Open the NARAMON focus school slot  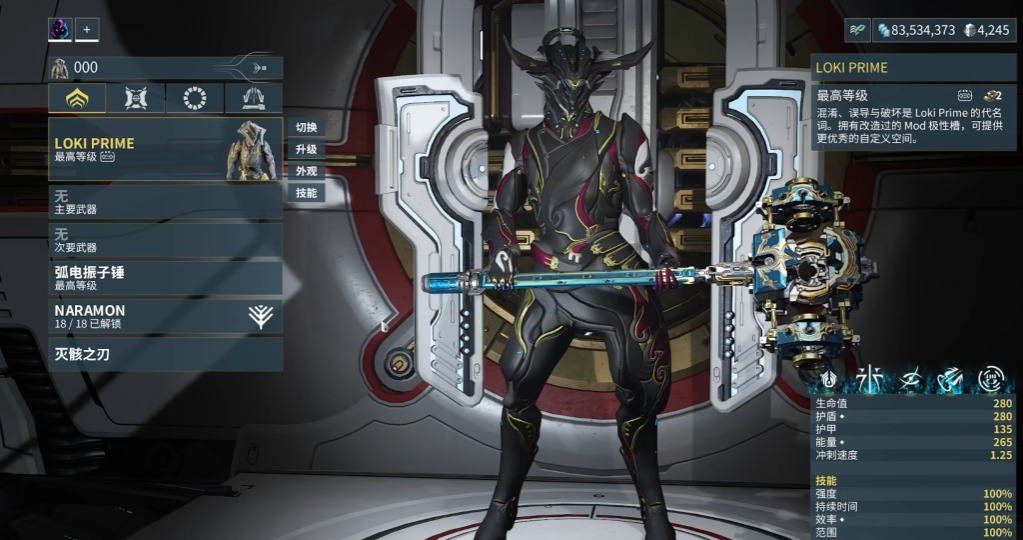click(x=165, y=316)
